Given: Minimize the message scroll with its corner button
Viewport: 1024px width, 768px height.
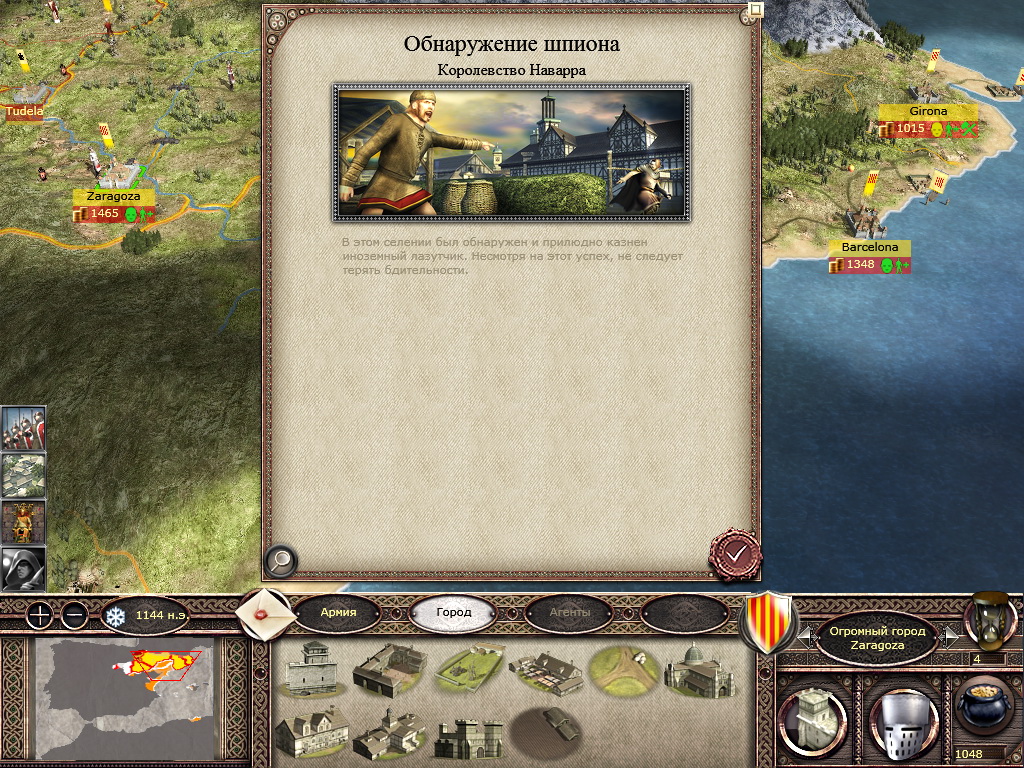Looking at the screenshot, I should pos(756,10).
